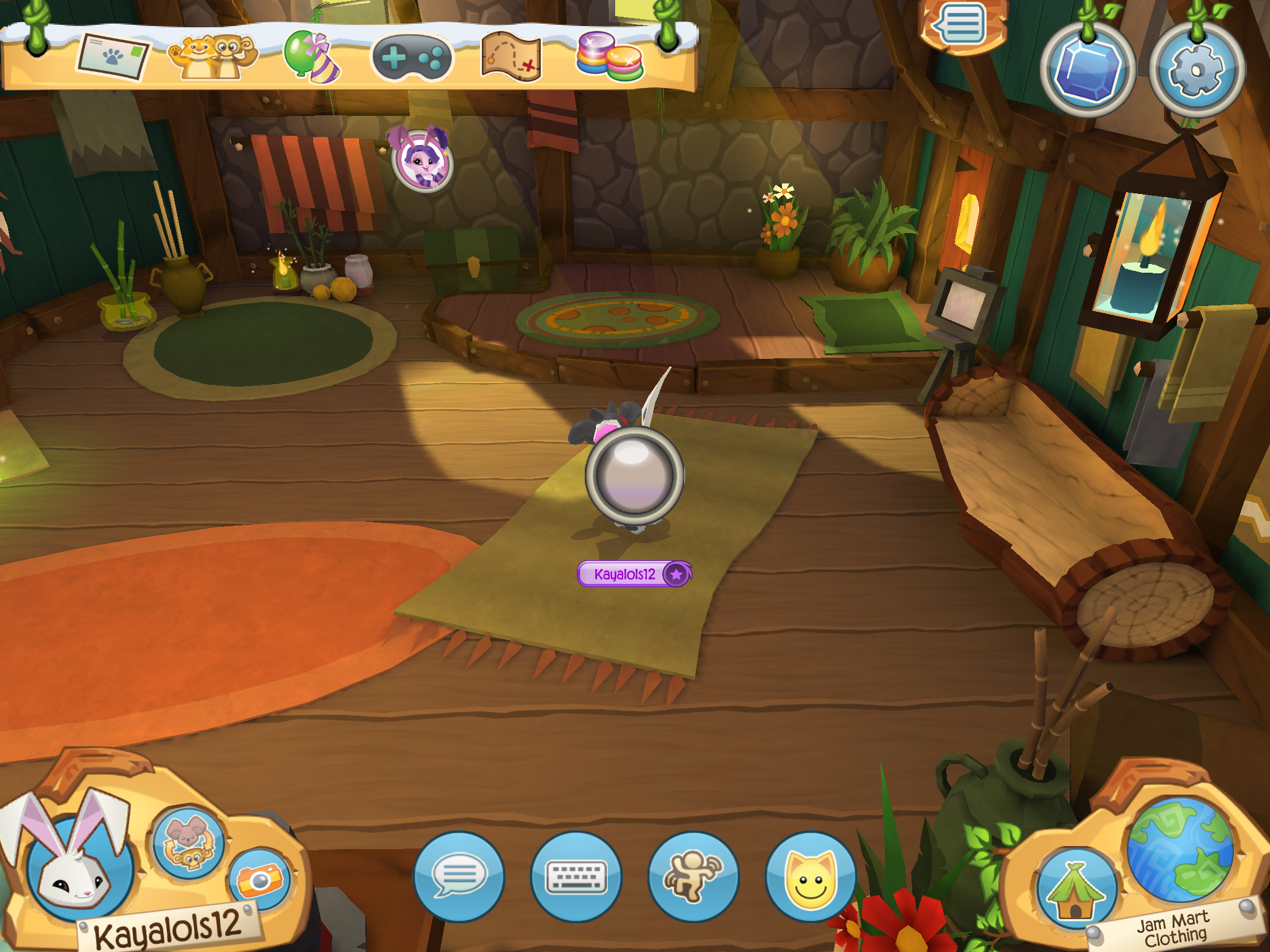Open the treasure map icon
The width and height of the screenshot is (1270, 952).
click(511, 58)
